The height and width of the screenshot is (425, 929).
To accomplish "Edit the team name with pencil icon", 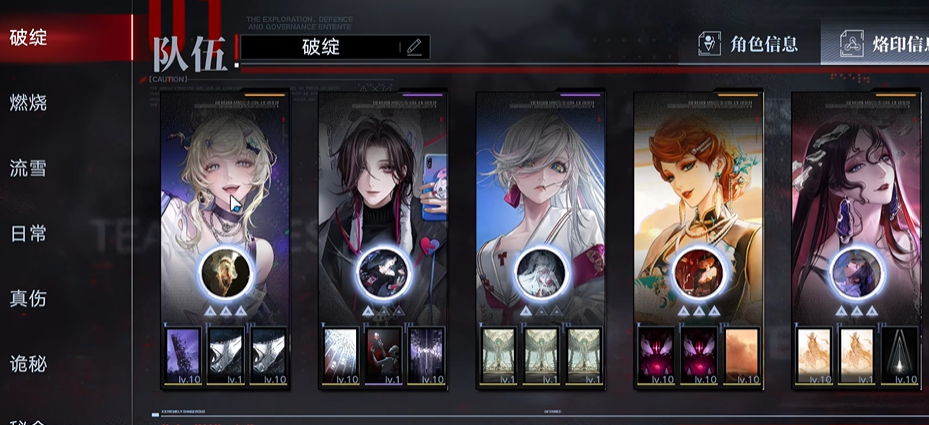I will click(414, 47).
